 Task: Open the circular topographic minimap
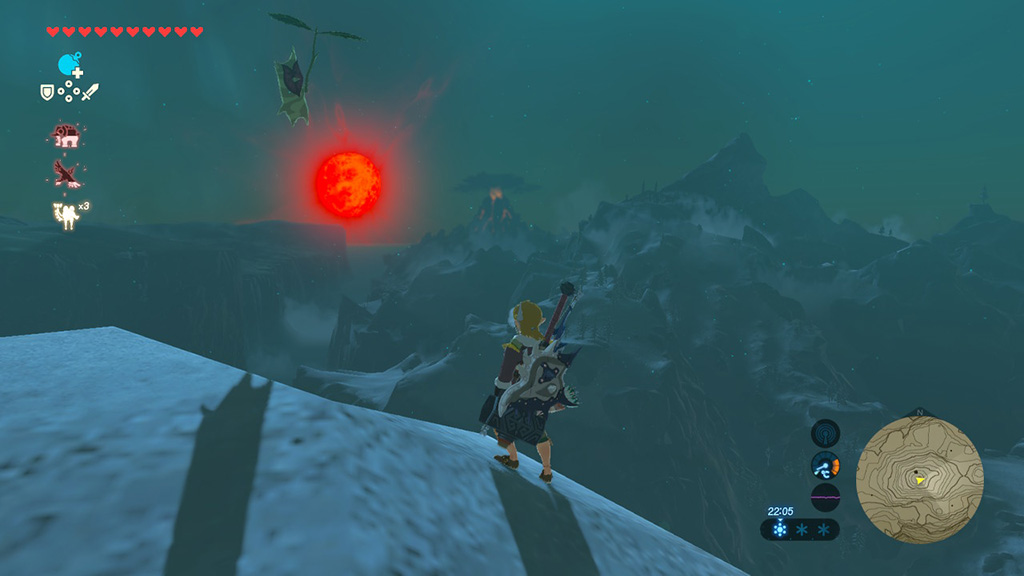tap(919, 479)
